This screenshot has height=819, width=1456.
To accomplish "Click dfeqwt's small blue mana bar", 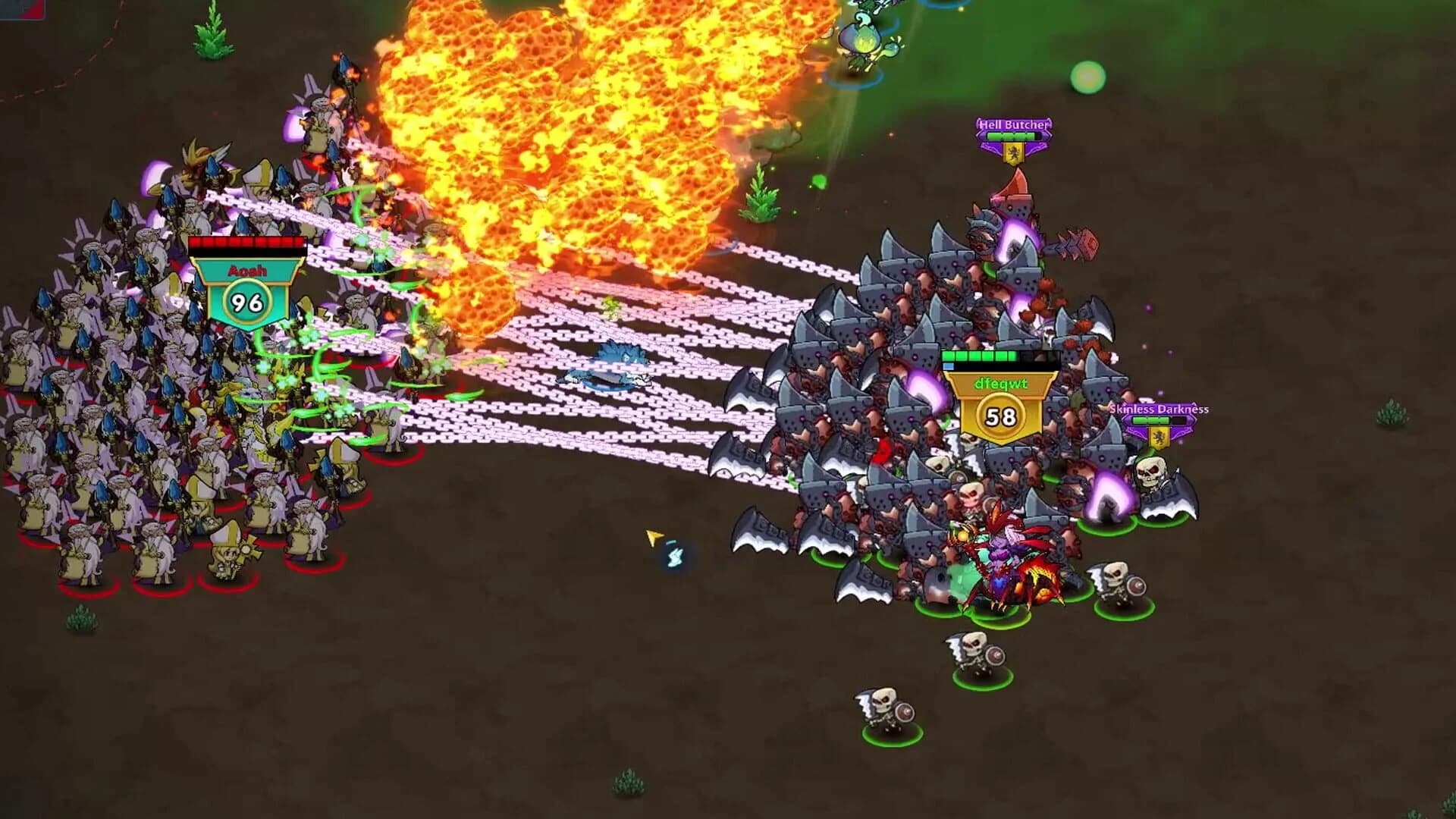I will click(948, 366).
